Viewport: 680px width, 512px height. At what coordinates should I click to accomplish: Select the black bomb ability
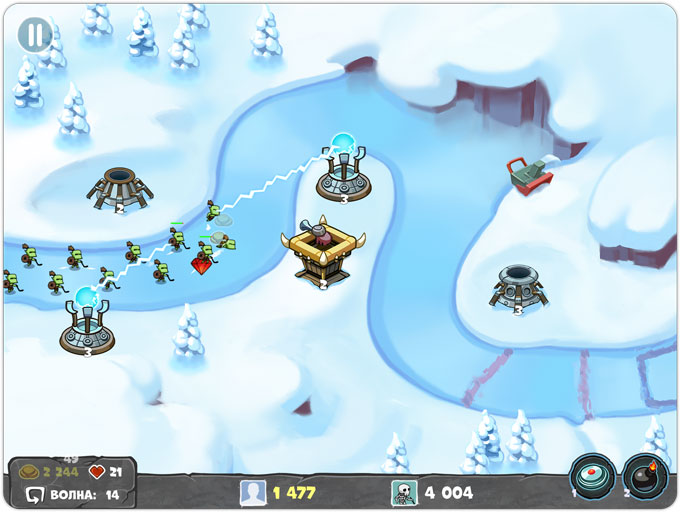point(645,477)
